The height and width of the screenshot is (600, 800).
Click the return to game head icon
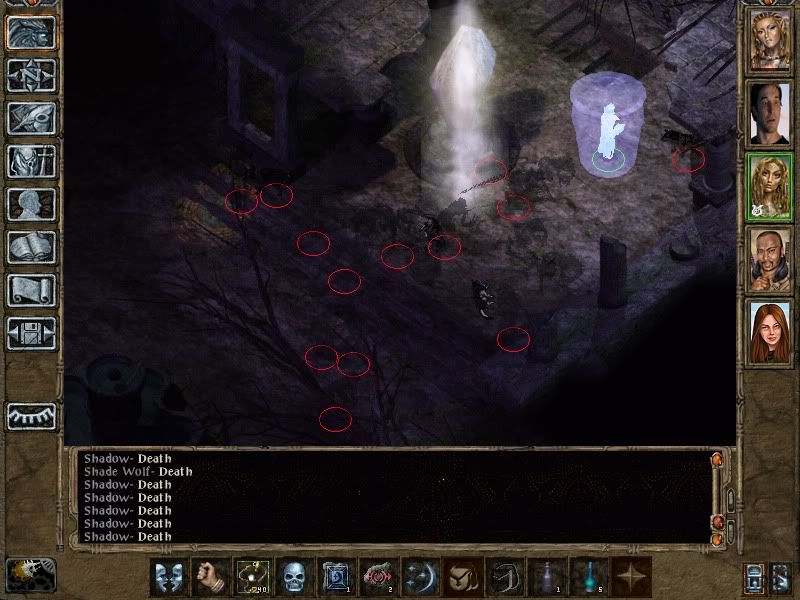[x=30, y=32]
